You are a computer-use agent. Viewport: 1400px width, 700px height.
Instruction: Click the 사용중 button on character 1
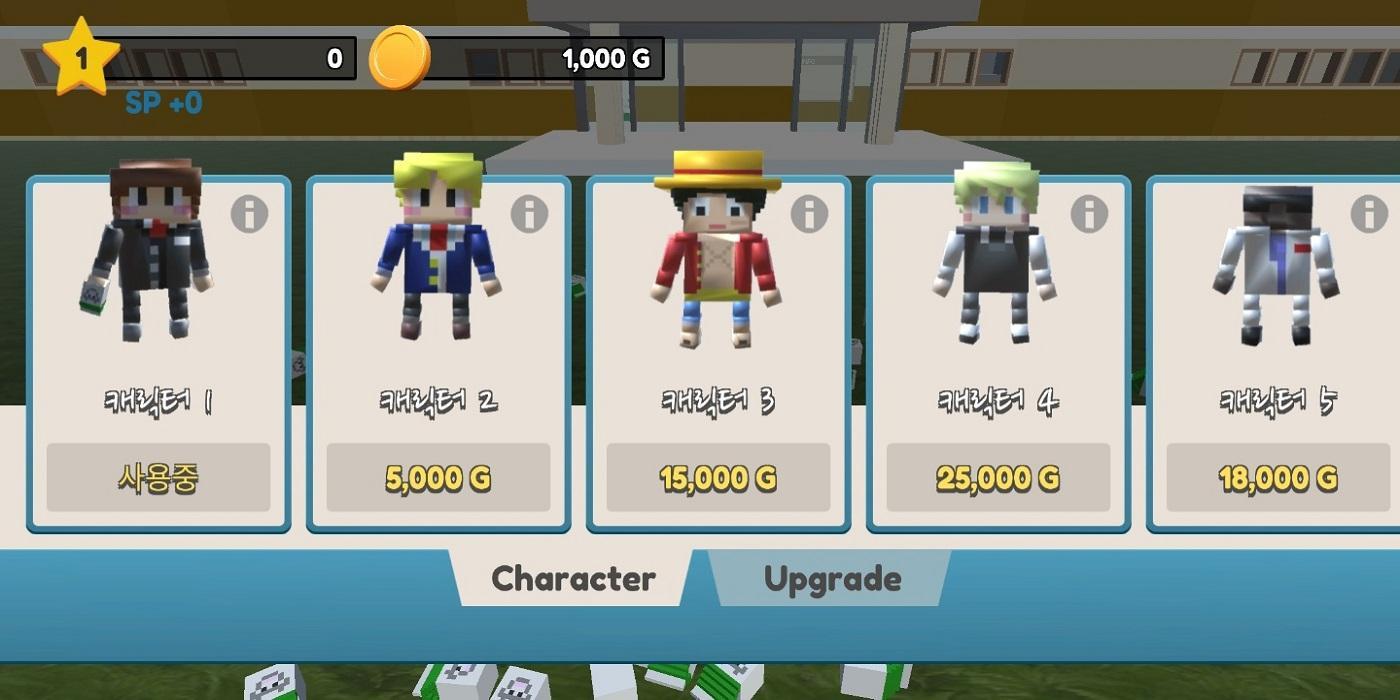tap(158, 478)
